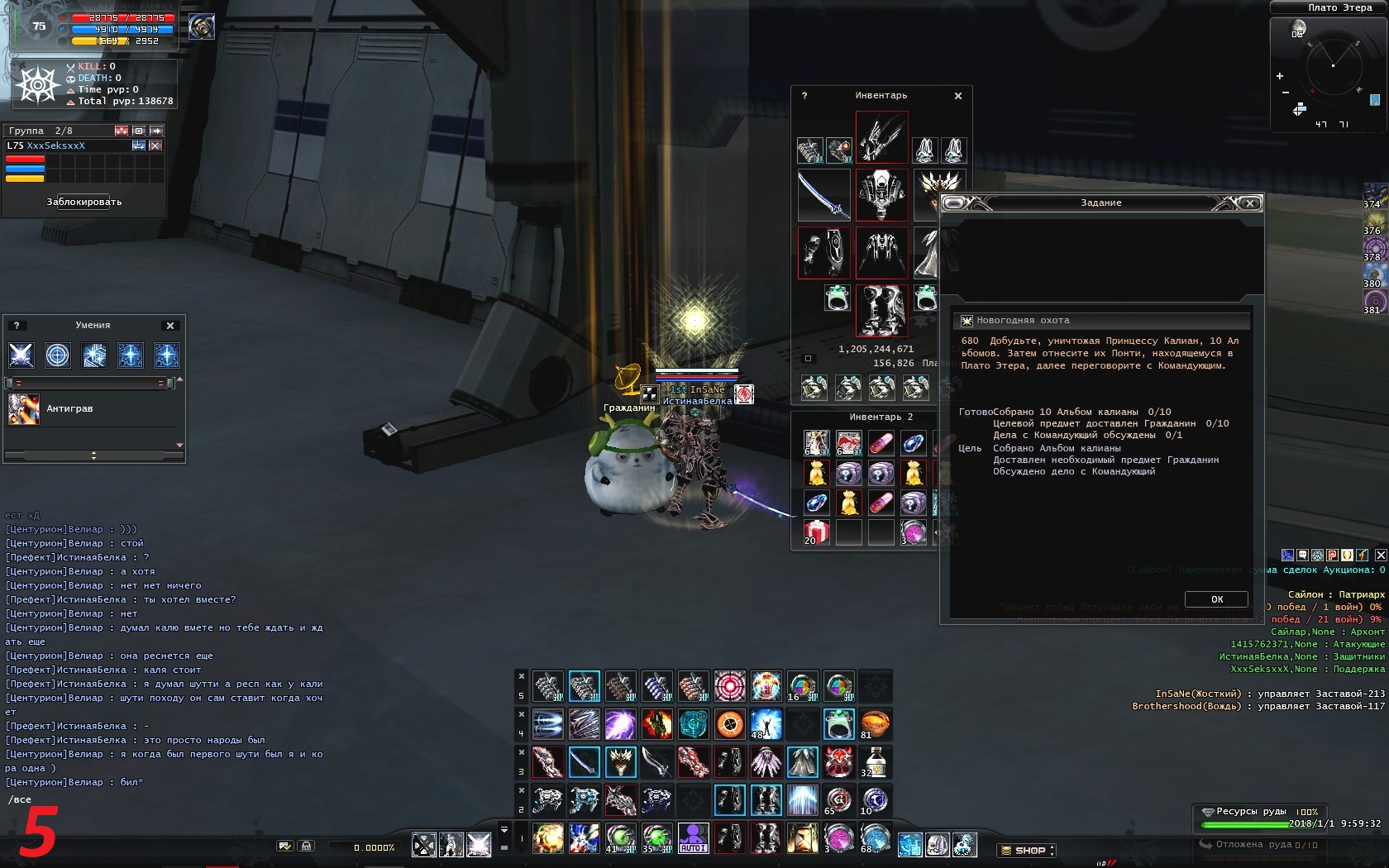
Task: Open the SHOP button
Action: click(x=1026, y=850)
